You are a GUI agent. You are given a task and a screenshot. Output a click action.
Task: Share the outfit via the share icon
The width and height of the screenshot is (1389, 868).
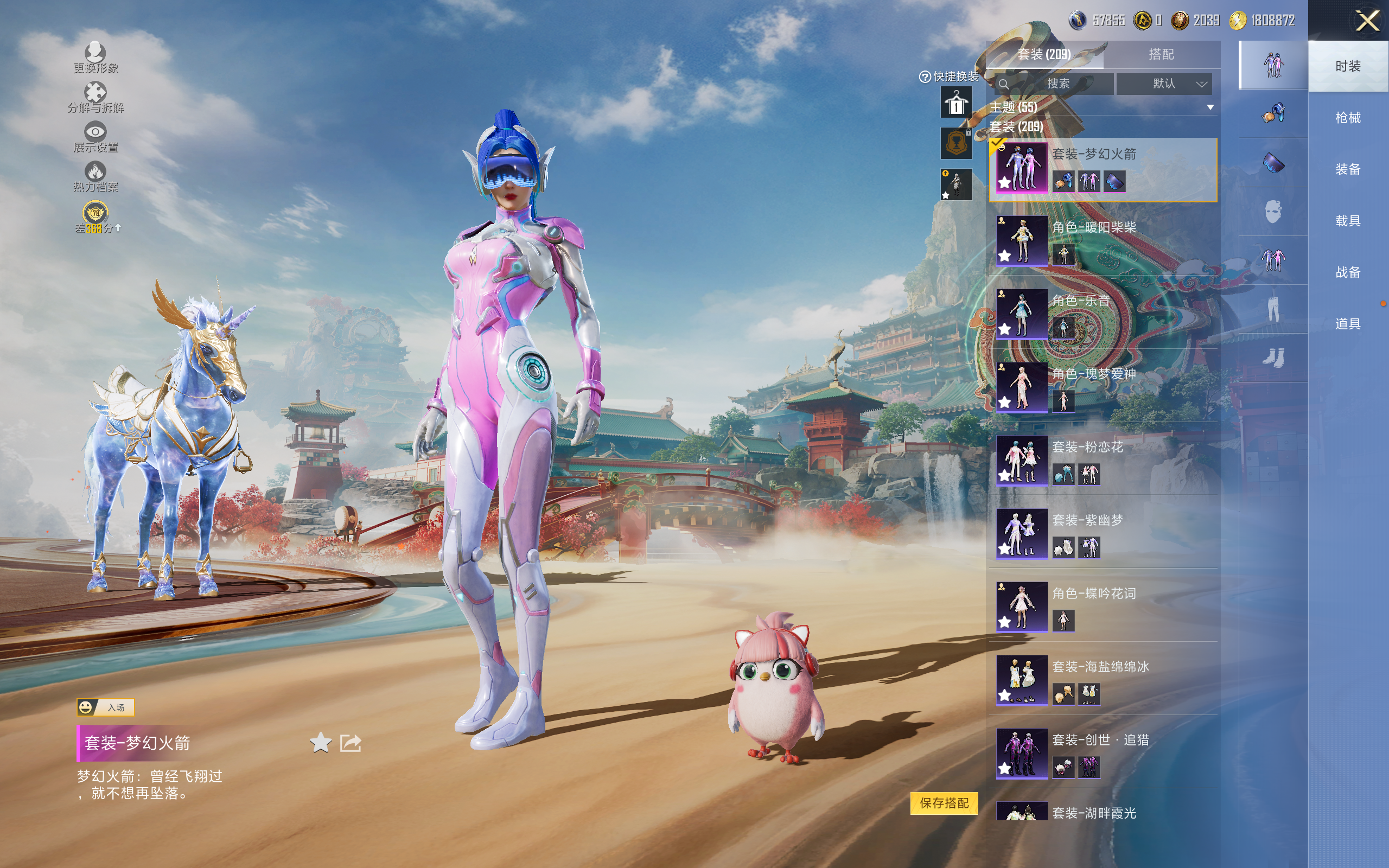(x=350, y=743)
